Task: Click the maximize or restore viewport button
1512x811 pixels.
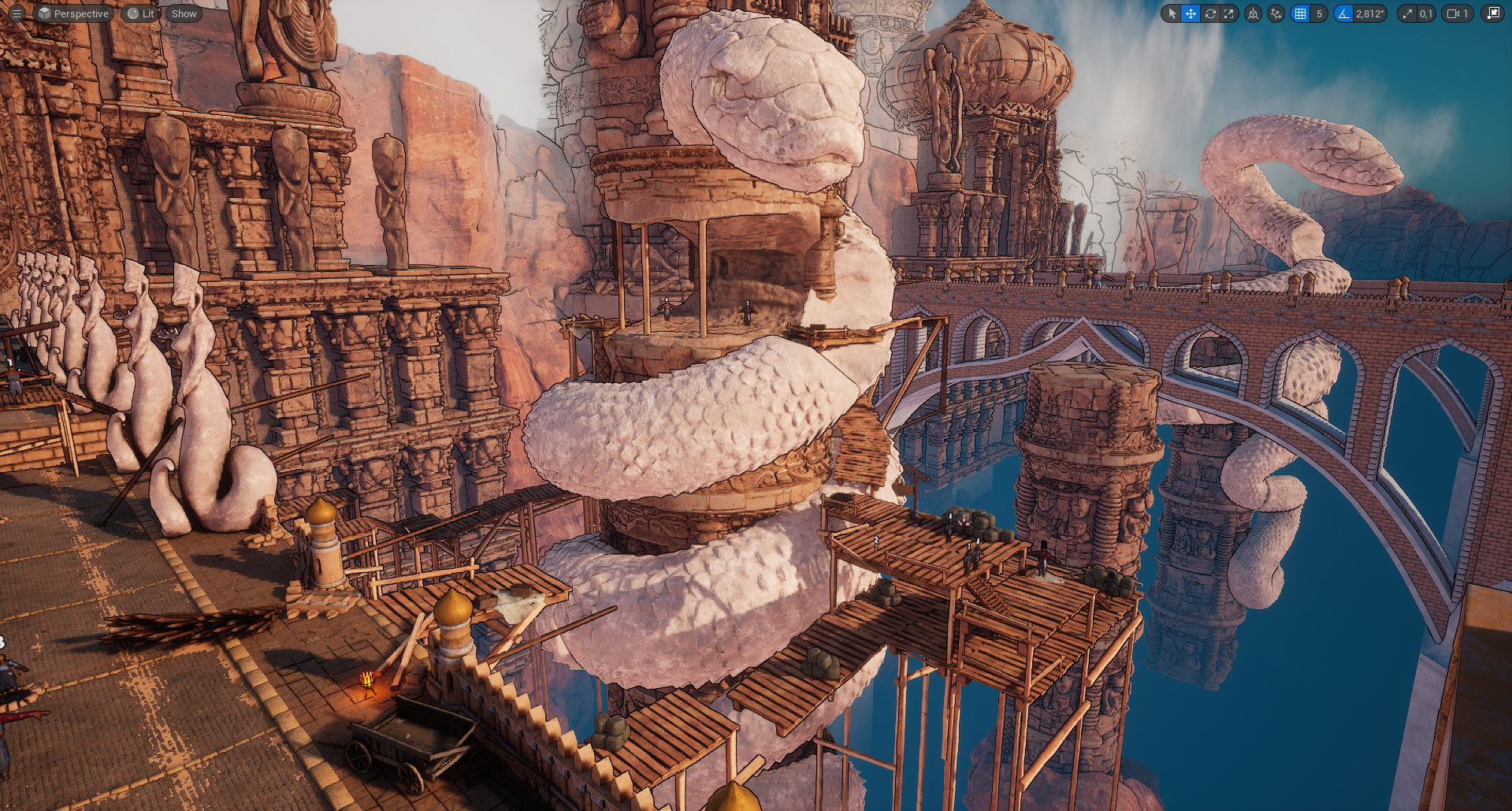Action: click(1492, 13)
